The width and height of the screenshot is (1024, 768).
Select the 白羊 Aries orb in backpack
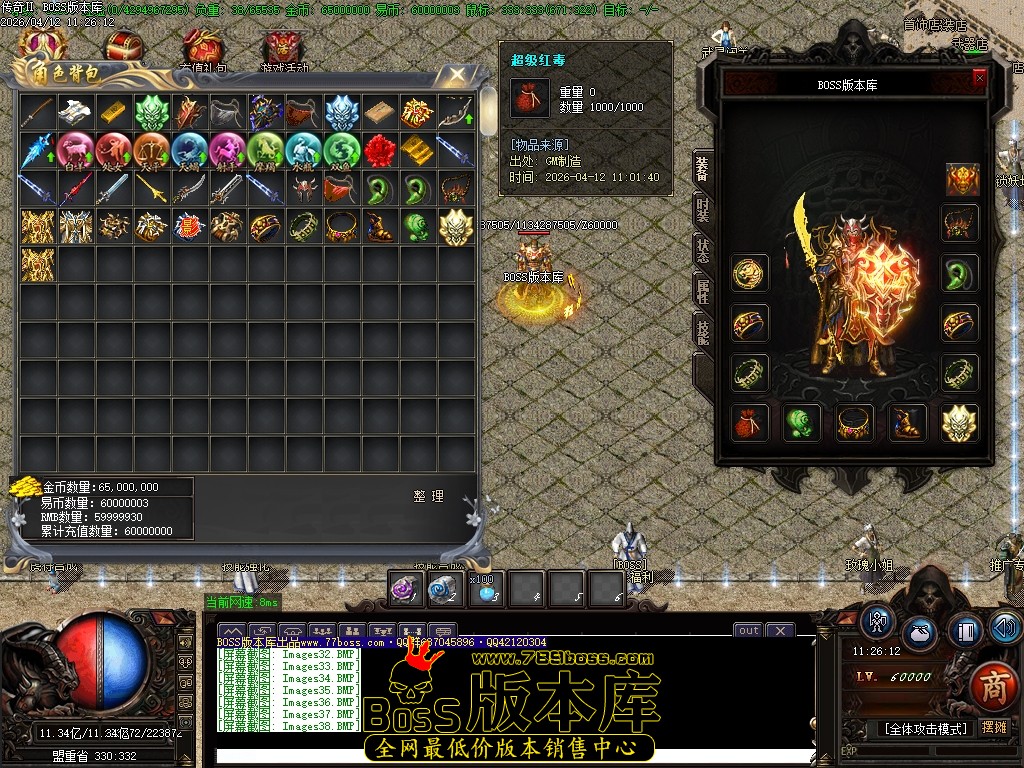point(76,151)
